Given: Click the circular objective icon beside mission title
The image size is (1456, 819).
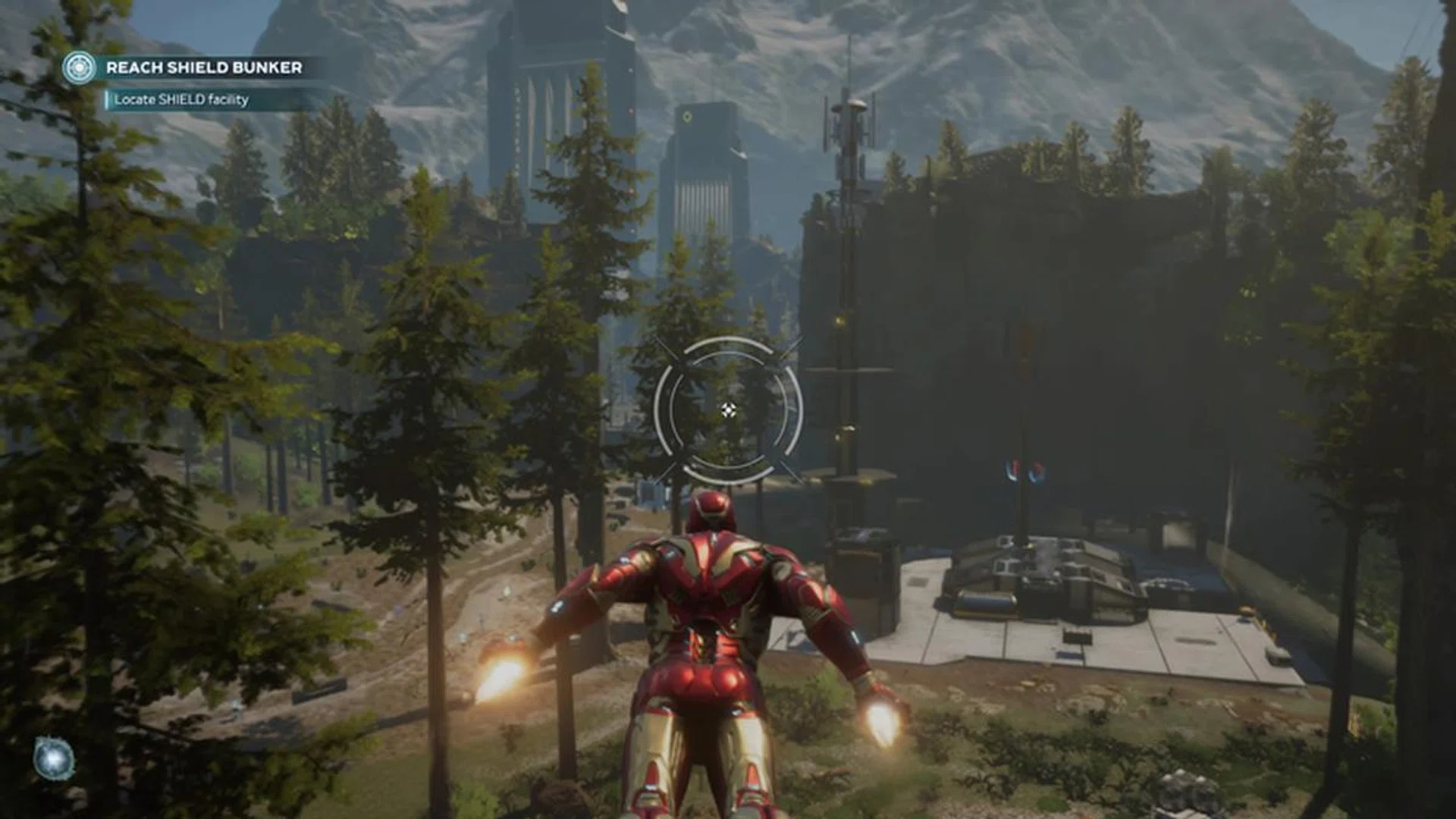Looking at the screenshot, I should click(x=79, y=67).
